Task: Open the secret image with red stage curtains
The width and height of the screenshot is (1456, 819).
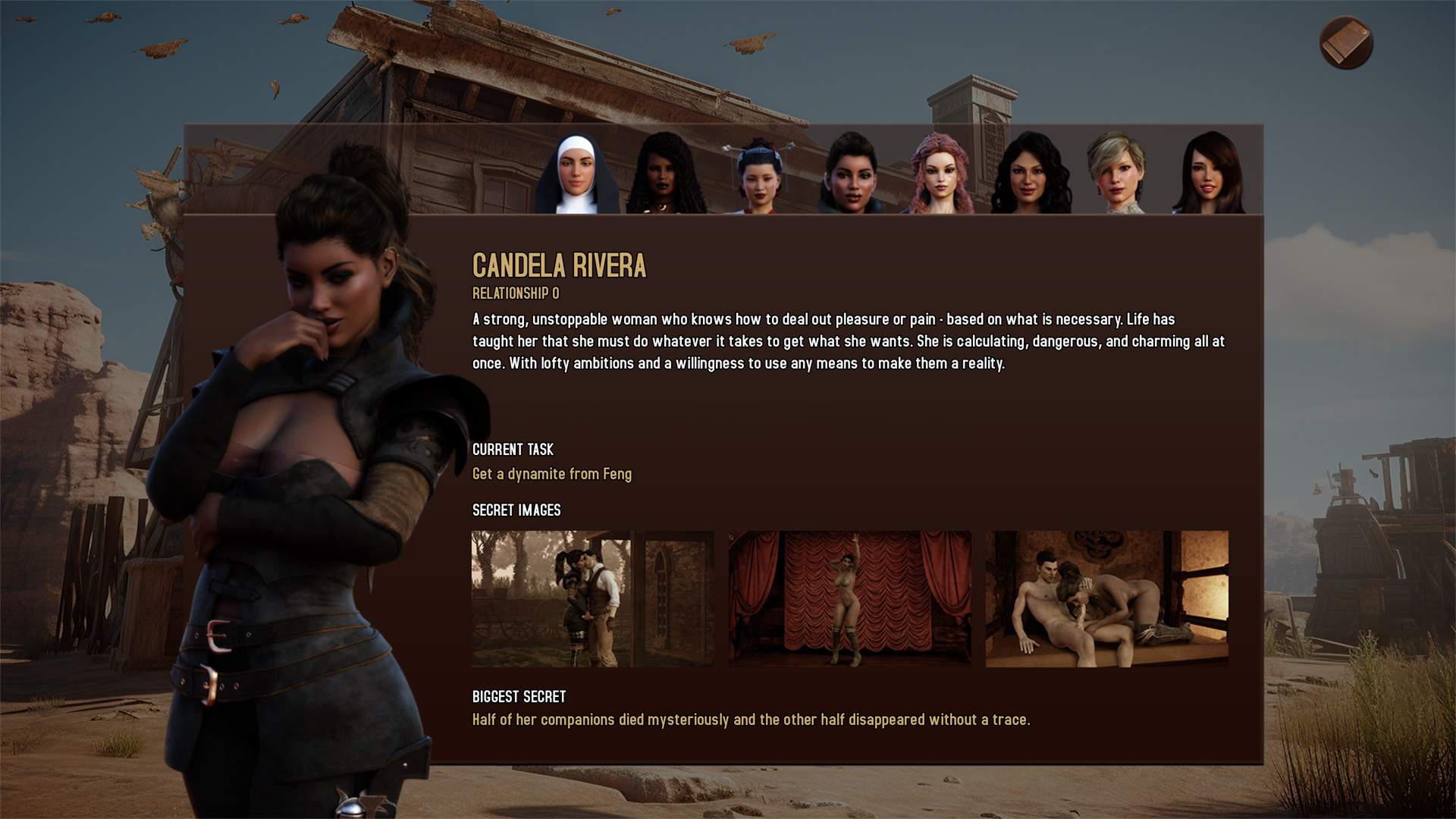Action: coord(849,598)
